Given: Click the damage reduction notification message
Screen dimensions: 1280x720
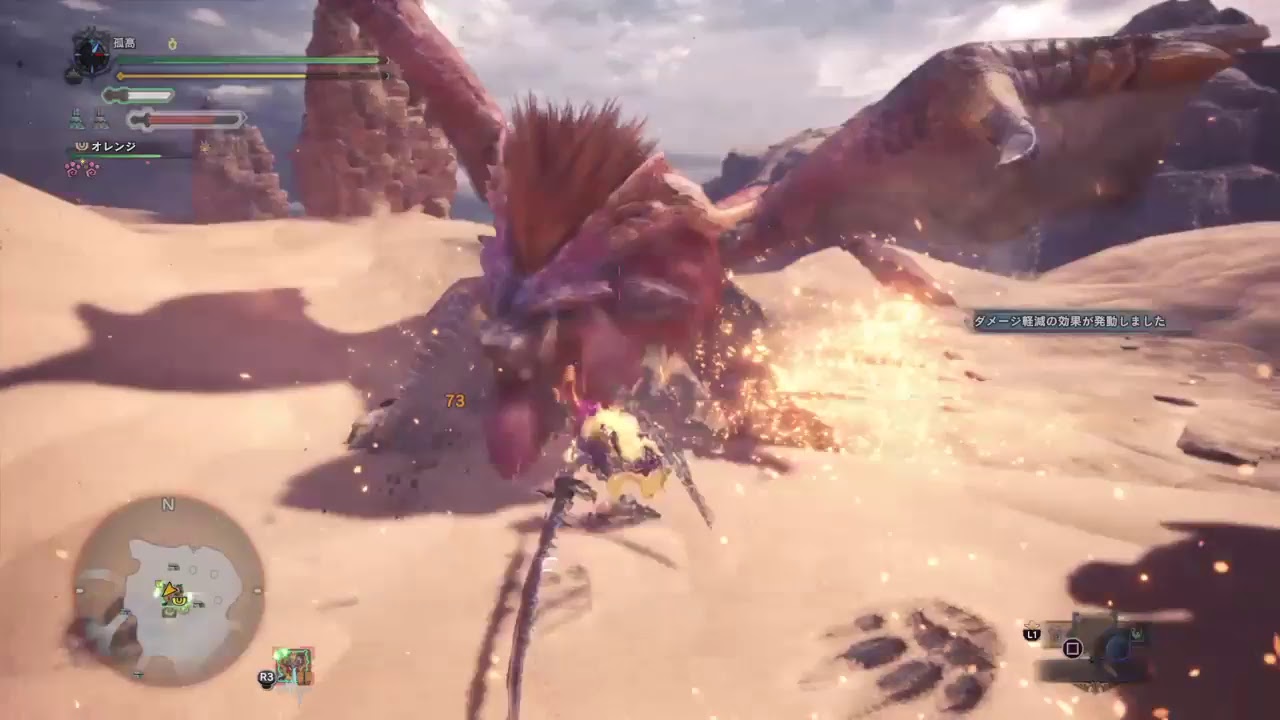Looking at the screenshot, I should click(x=1069, y=322).
